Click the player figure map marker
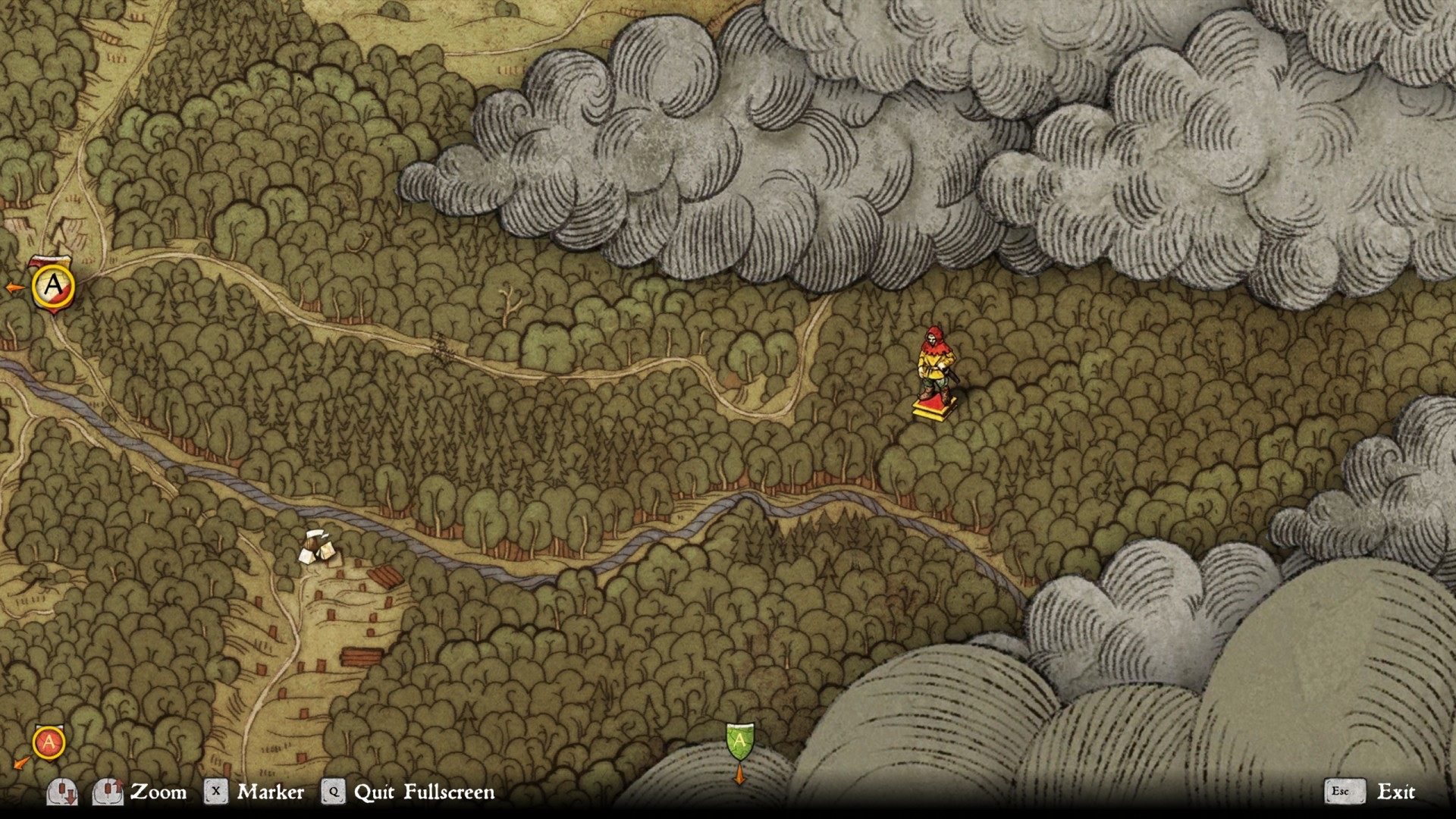 [934, 373]
